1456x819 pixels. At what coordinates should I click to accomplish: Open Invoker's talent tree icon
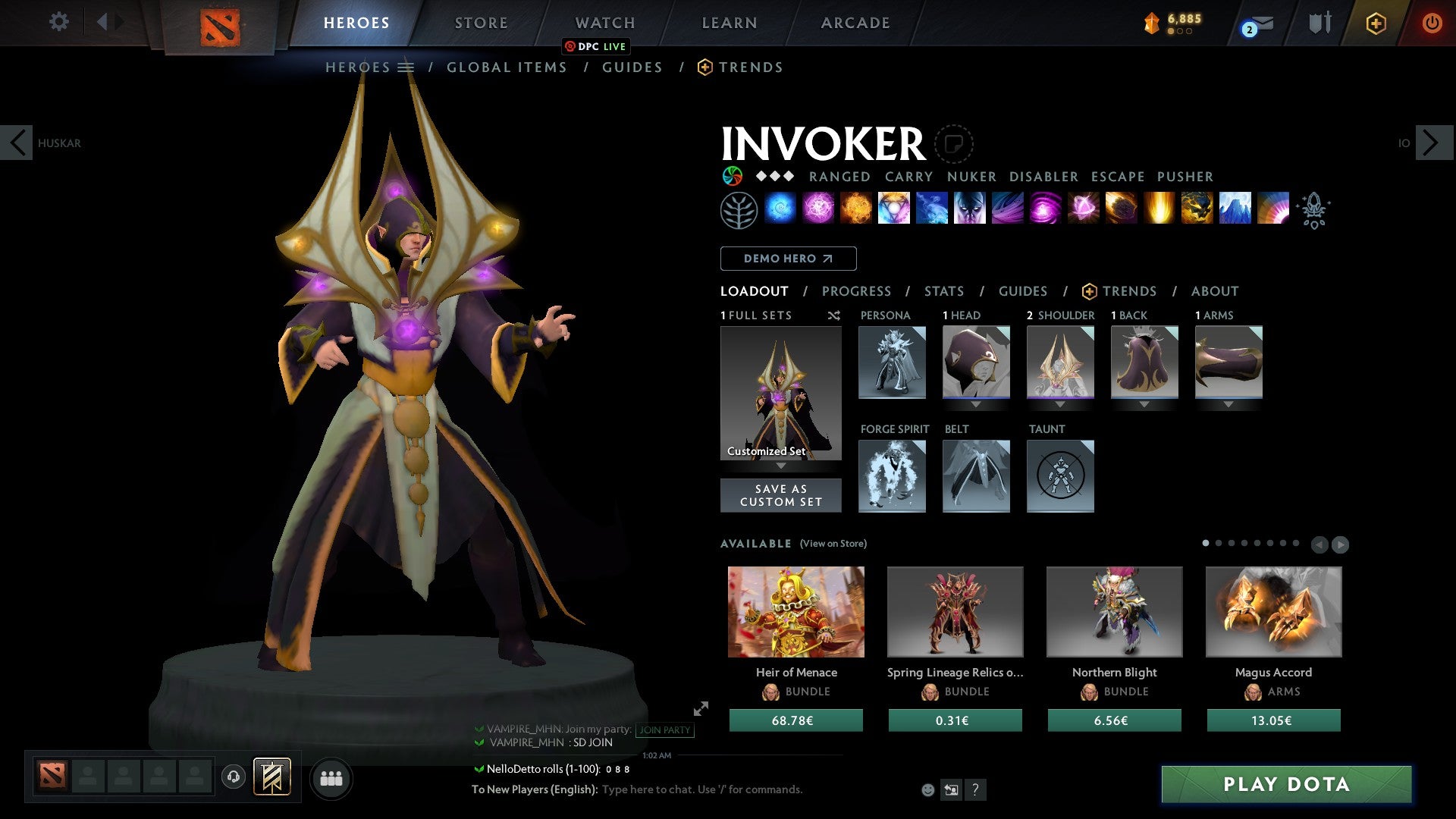pyautogui.click(x=738, y=209)
